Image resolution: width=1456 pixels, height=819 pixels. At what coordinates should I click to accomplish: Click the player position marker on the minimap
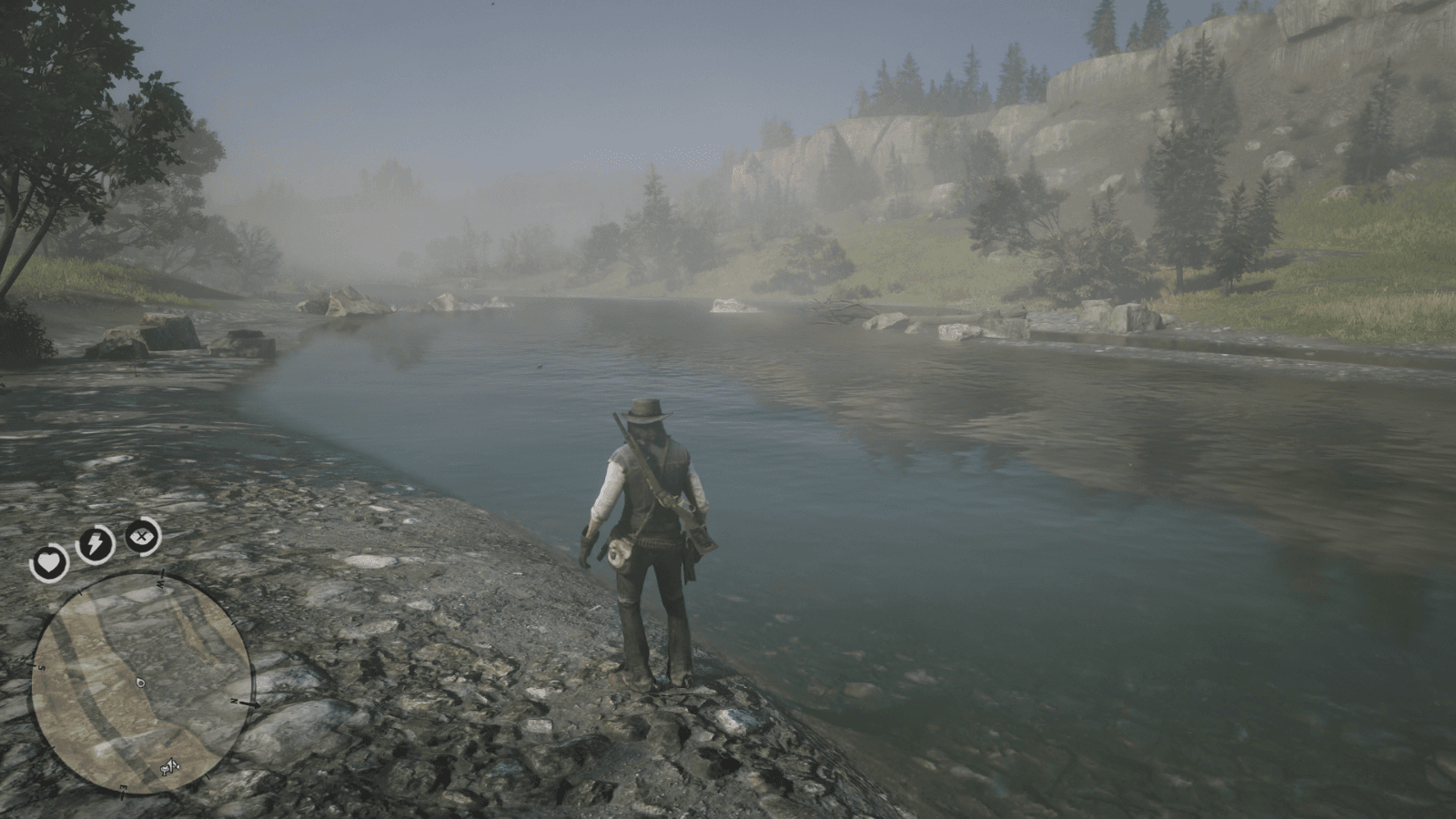coord(139,682)
